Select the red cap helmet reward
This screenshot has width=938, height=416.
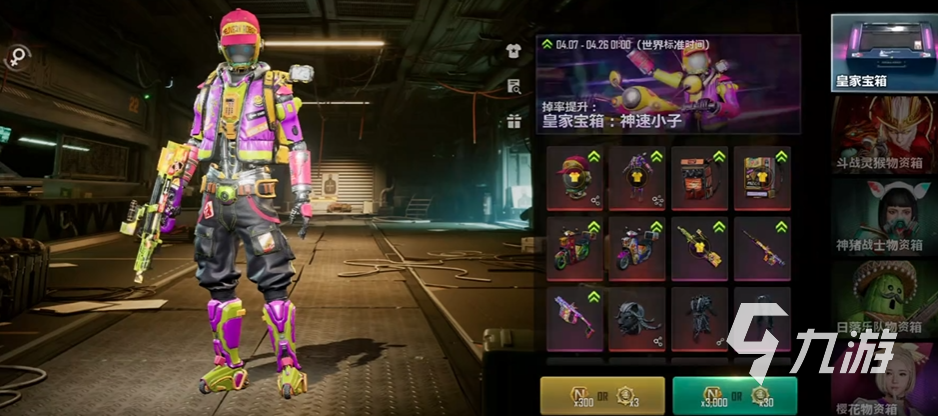[574, 178]
